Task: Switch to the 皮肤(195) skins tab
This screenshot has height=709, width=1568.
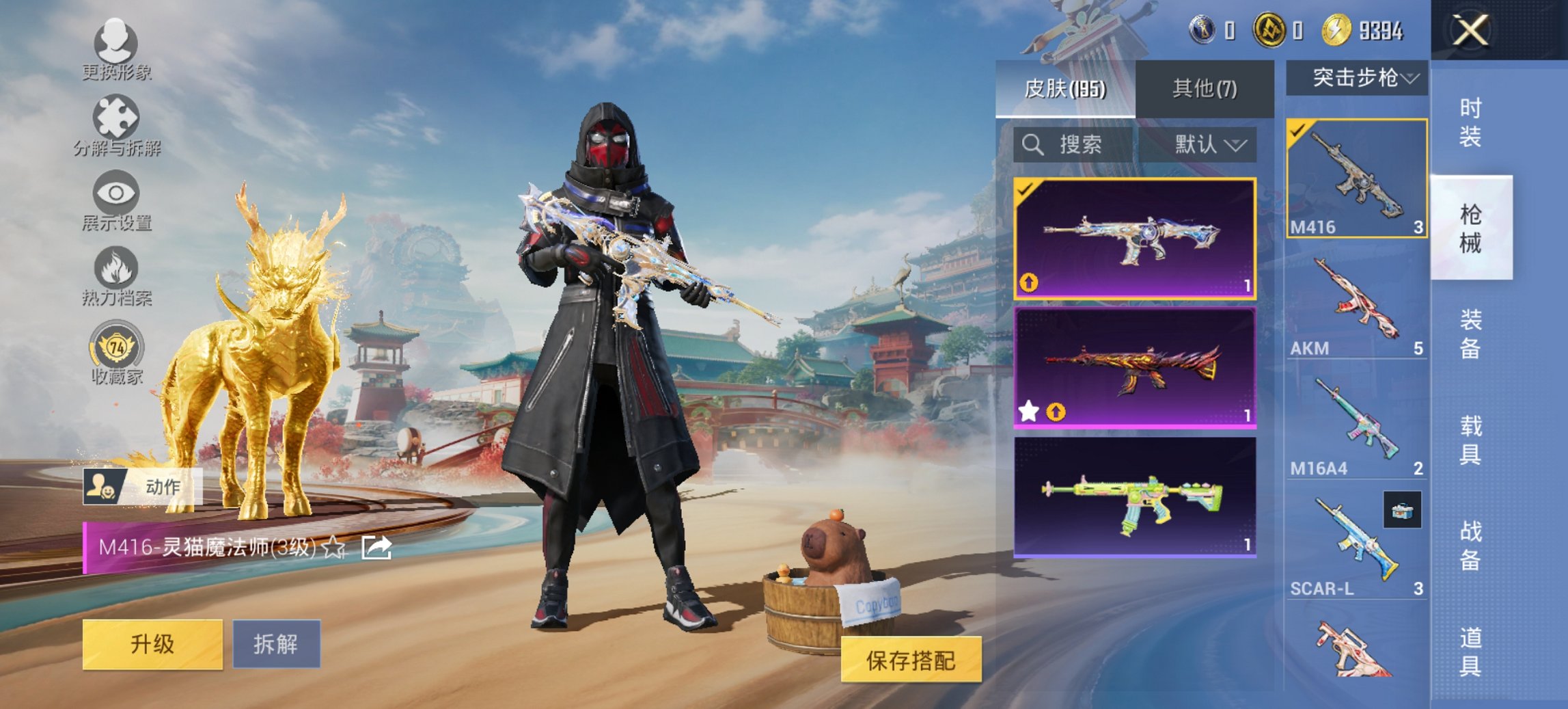Action: [1066, 89]
